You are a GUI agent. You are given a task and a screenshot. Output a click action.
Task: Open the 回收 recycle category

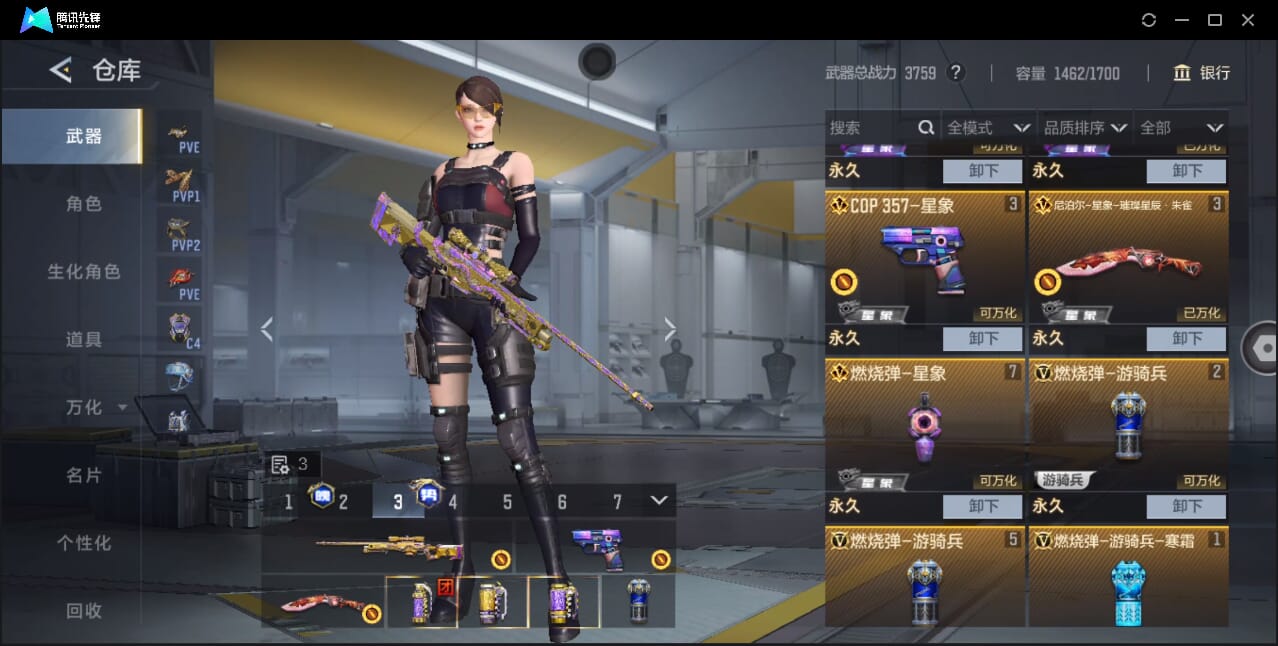pos(84,611)
